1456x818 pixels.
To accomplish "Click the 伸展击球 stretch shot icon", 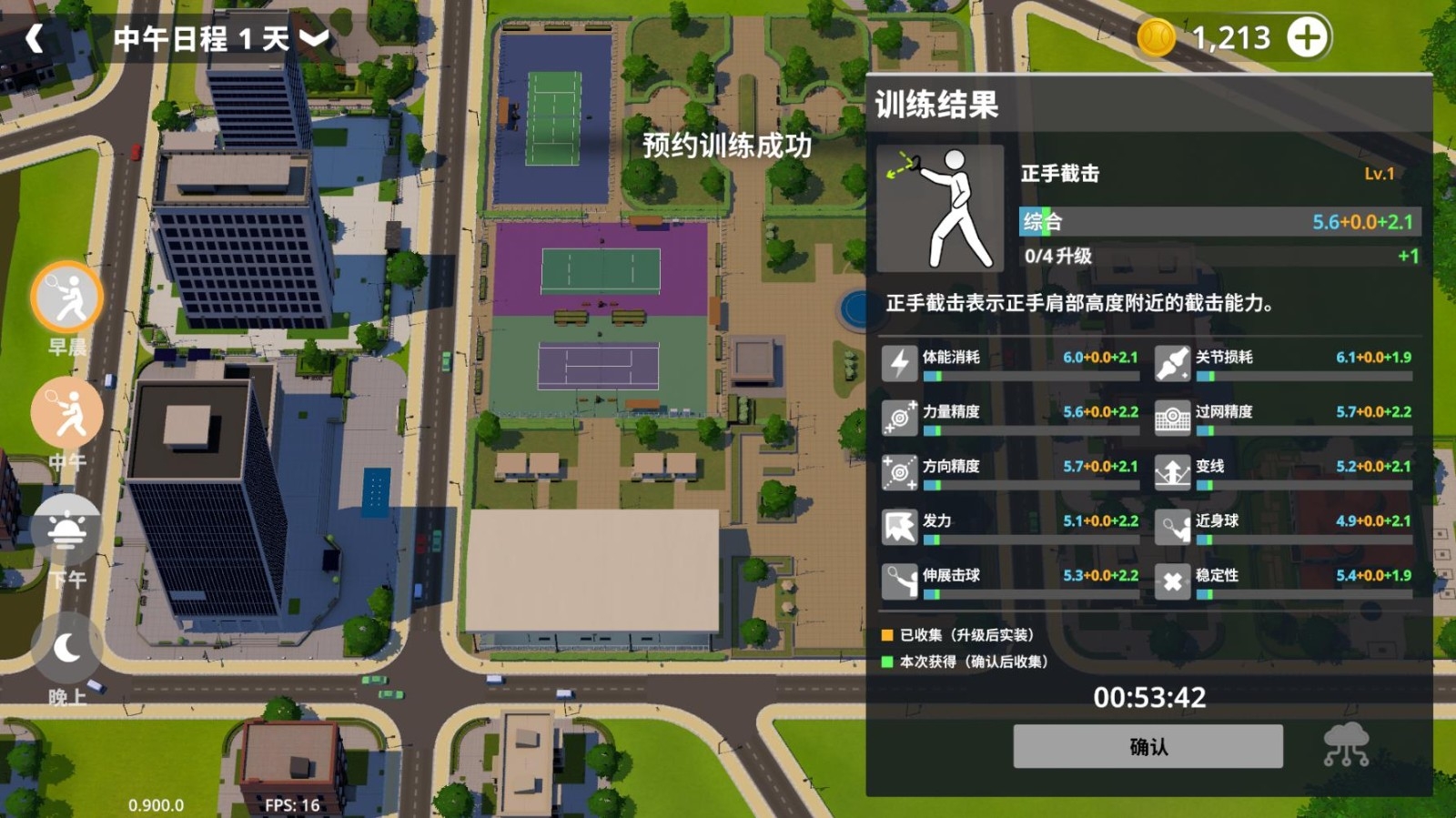I will tap(899, 581).
